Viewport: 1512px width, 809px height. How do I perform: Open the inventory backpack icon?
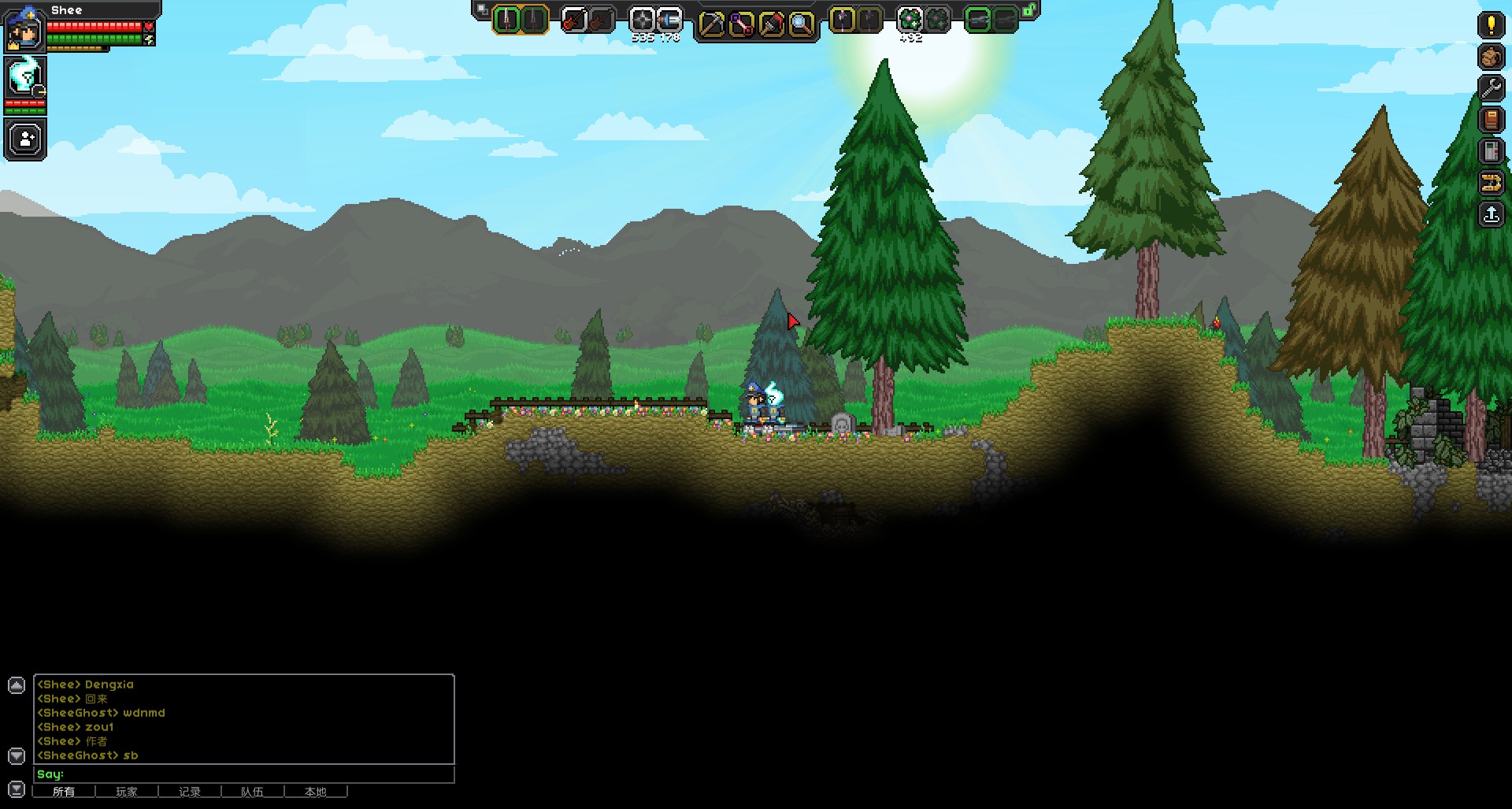pyautogui.click(x=1491, y=57)
